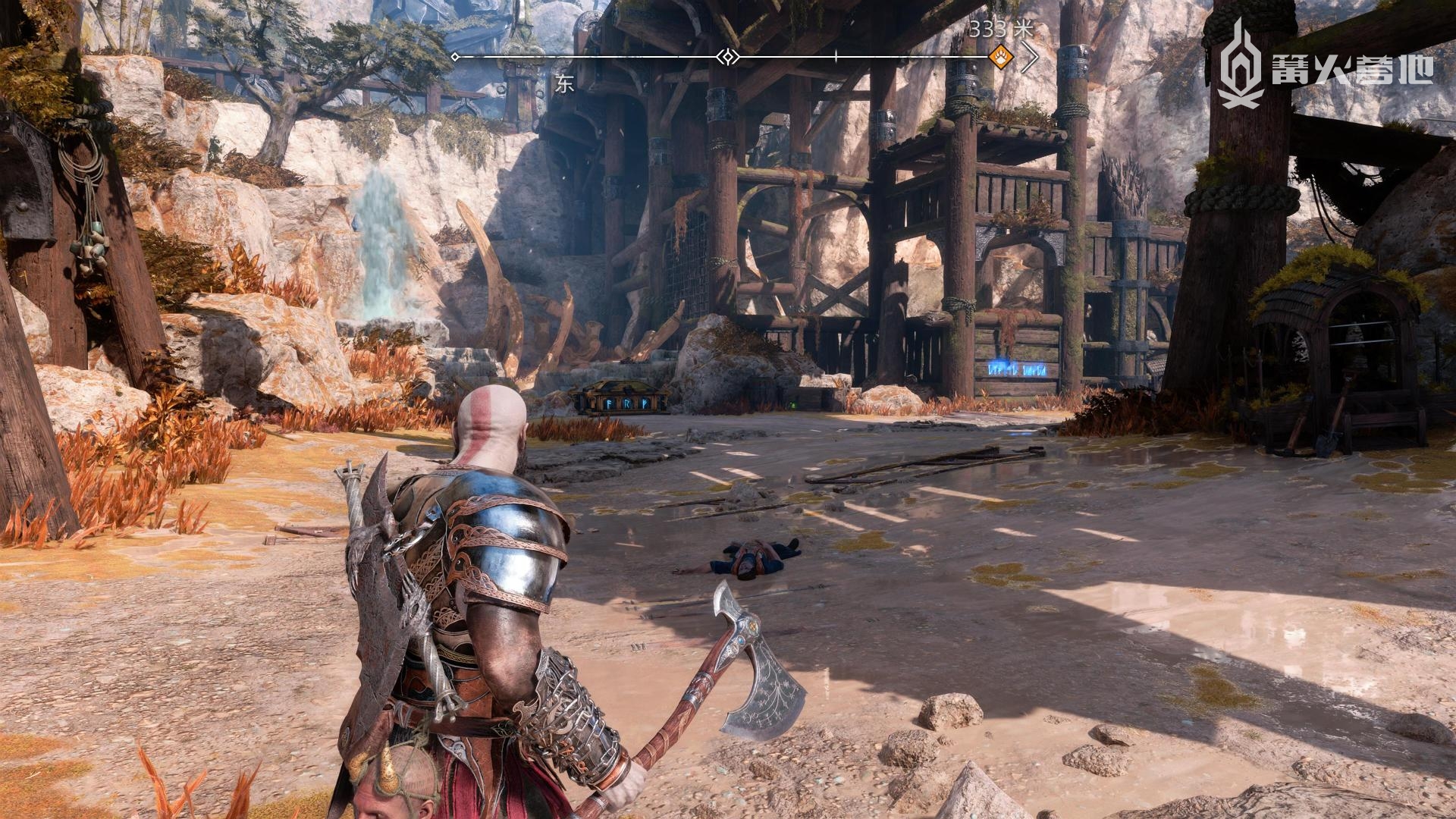Click the central diamond marker on the compass

(728, 57)
